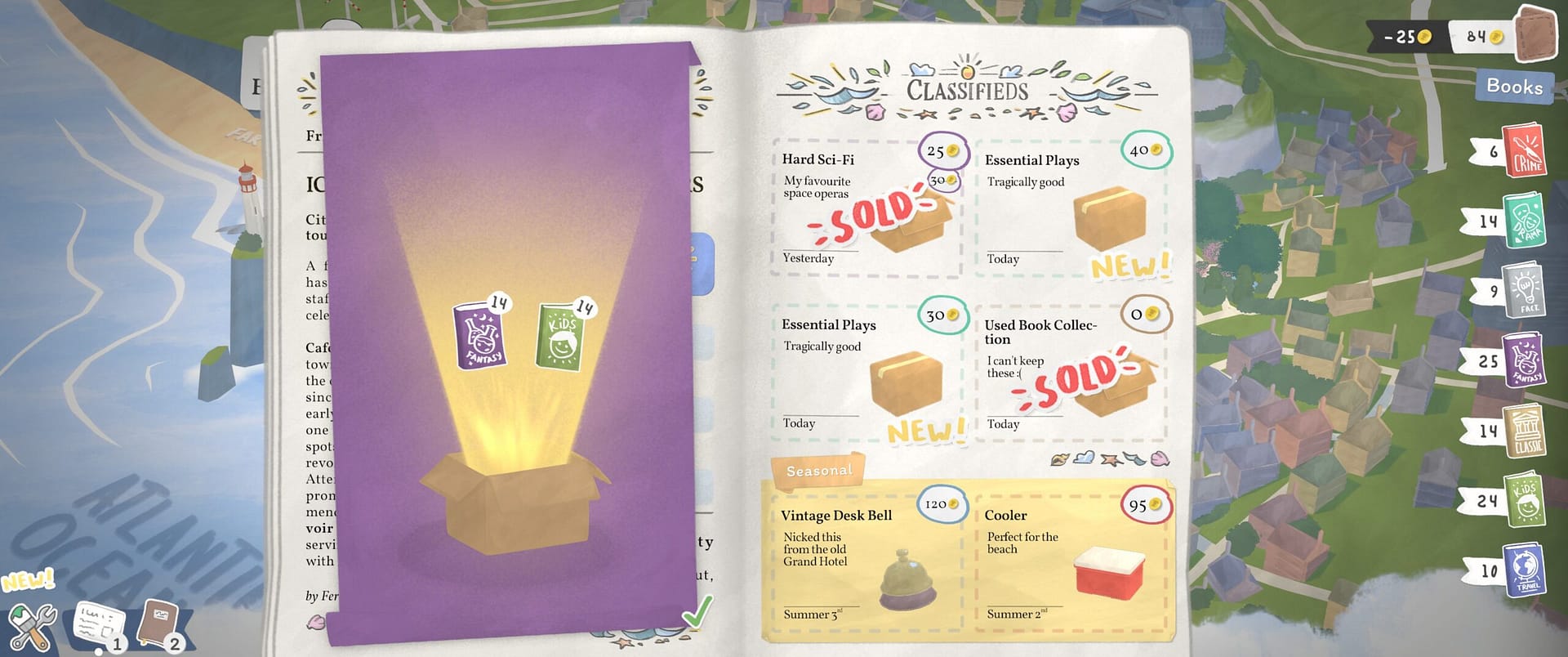
Task: Select the Fantasy genre book showing 25
Action: pyautogui.click(x=1524, y=360)
